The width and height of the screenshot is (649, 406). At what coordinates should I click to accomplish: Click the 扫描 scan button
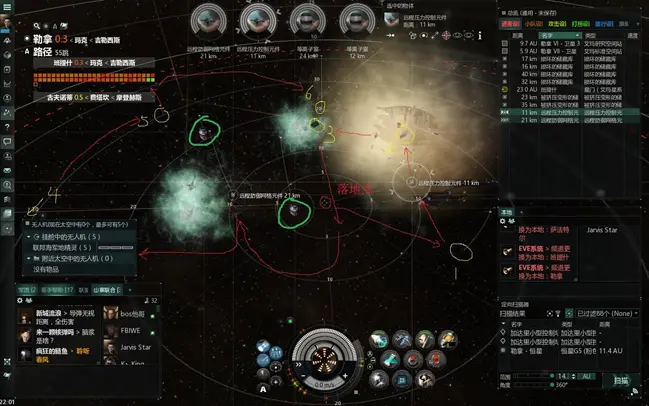coord(621,381)
